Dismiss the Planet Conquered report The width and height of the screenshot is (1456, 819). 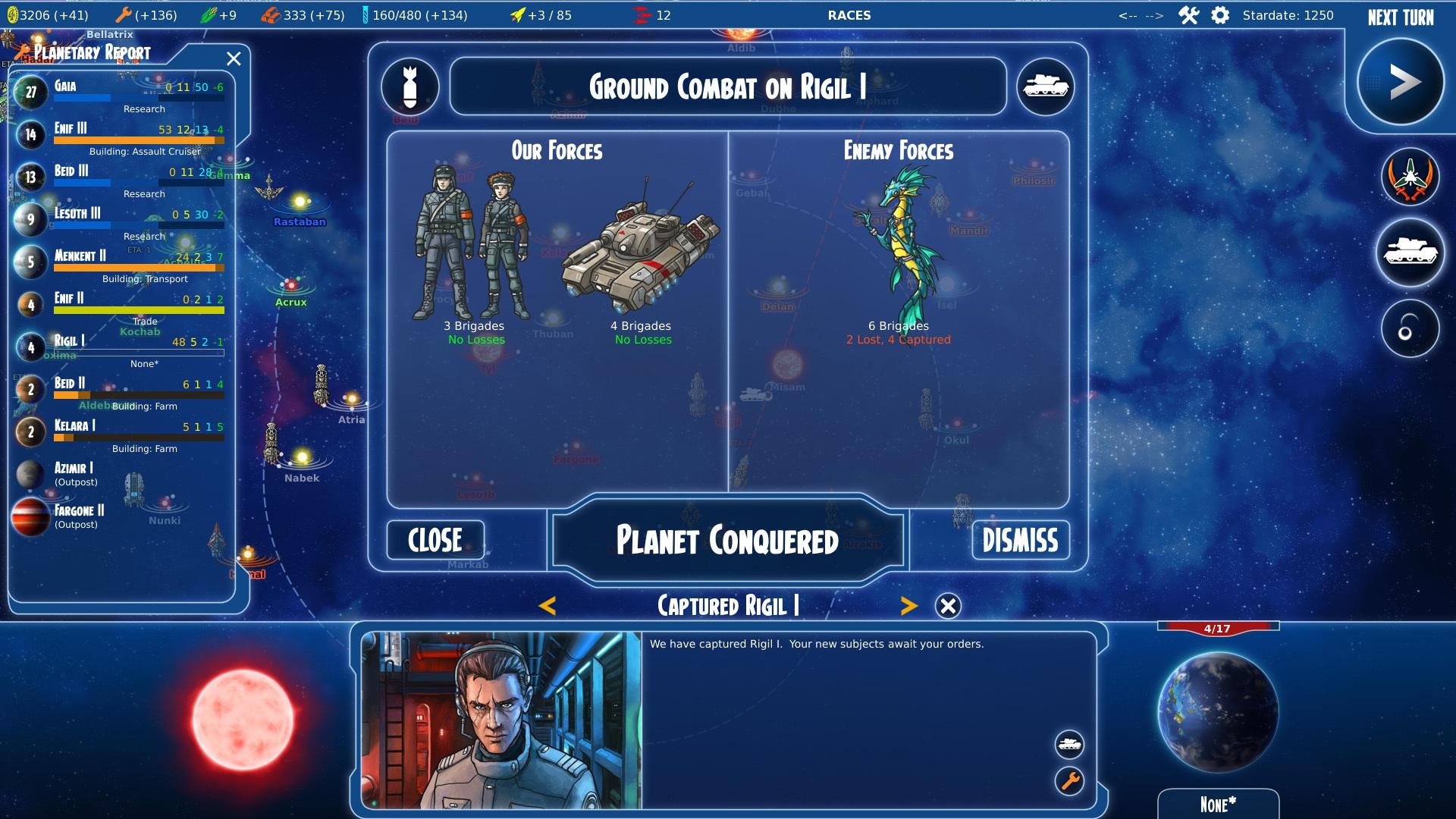click(x=1020, y=541)
